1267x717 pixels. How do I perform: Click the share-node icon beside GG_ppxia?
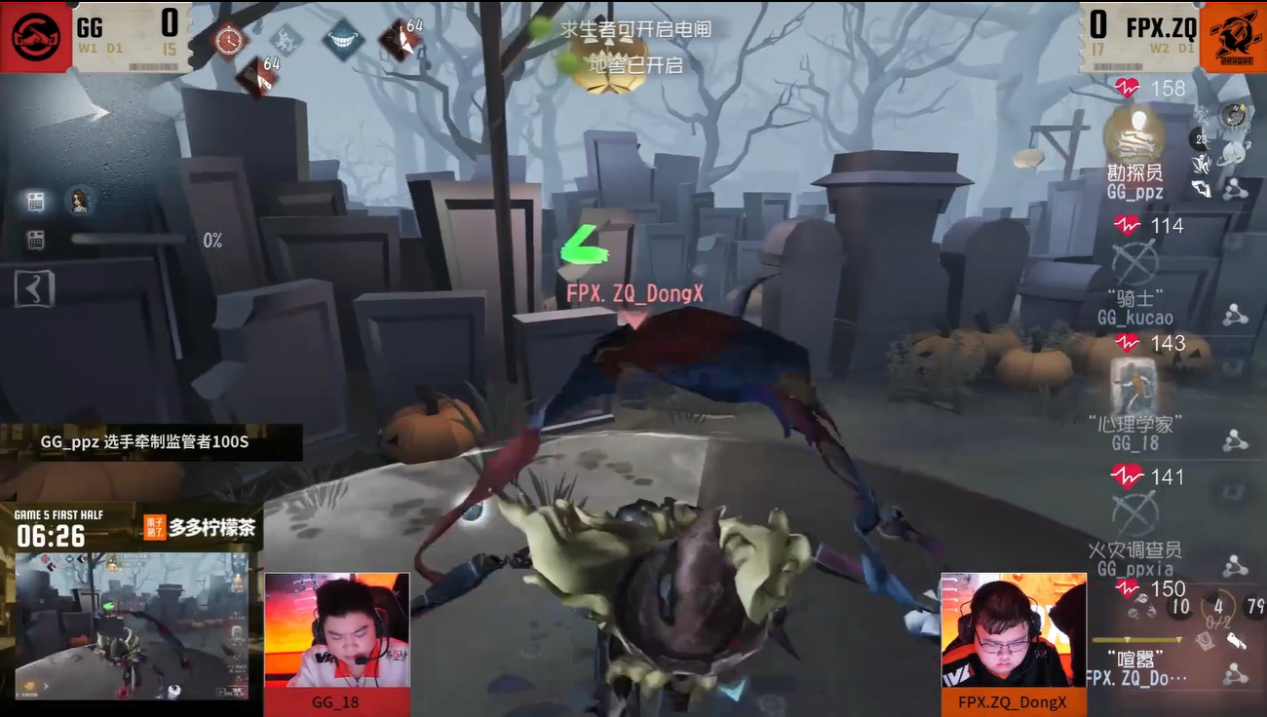click(x=1235, y=566)
